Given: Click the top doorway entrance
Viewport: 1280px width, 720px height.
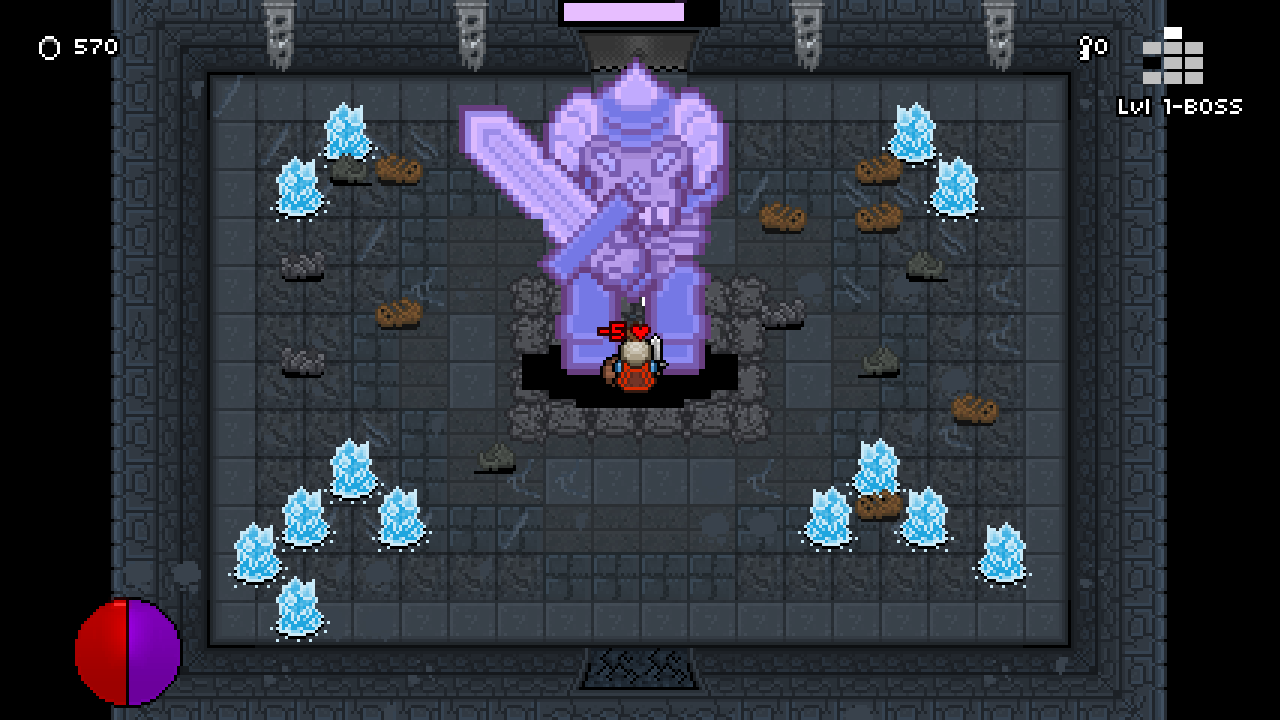Looking at the screenshot, I should click(636, 45).
